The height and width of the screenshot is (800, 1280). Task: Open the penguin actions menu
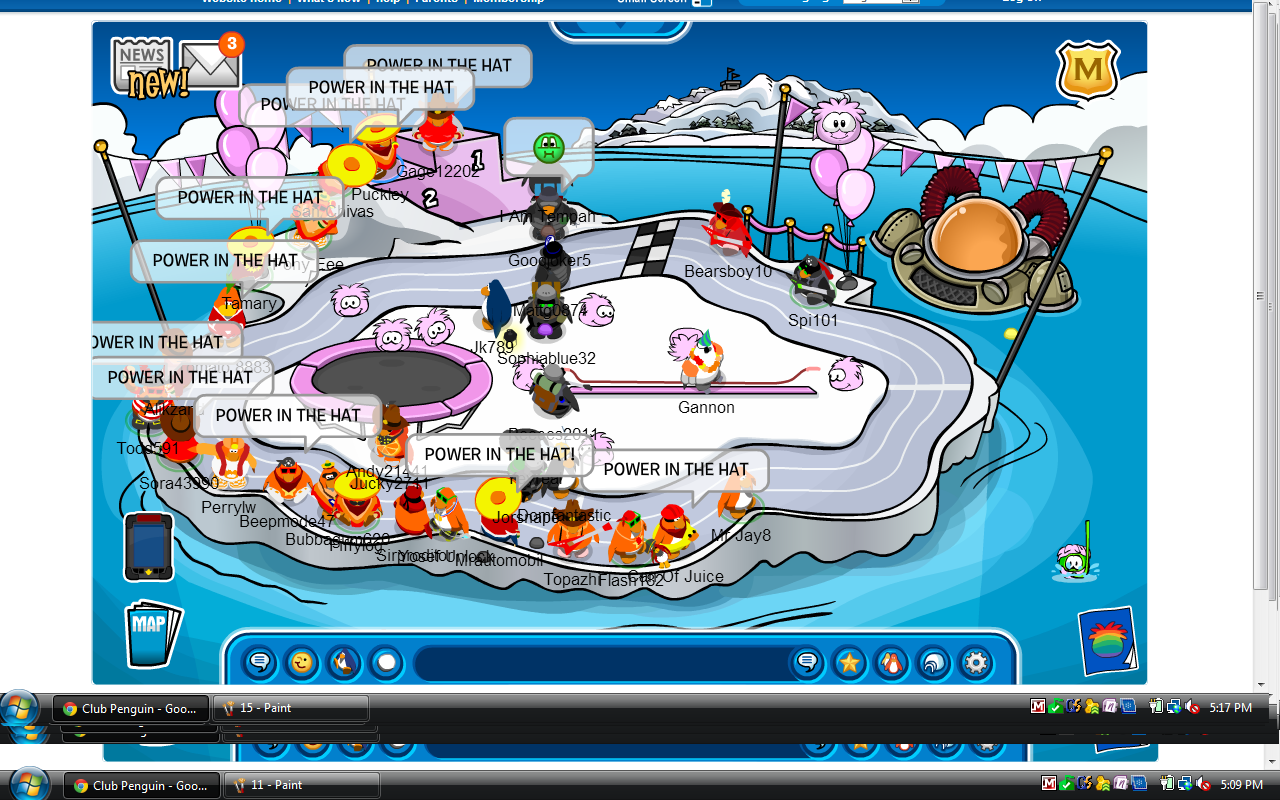344,662
